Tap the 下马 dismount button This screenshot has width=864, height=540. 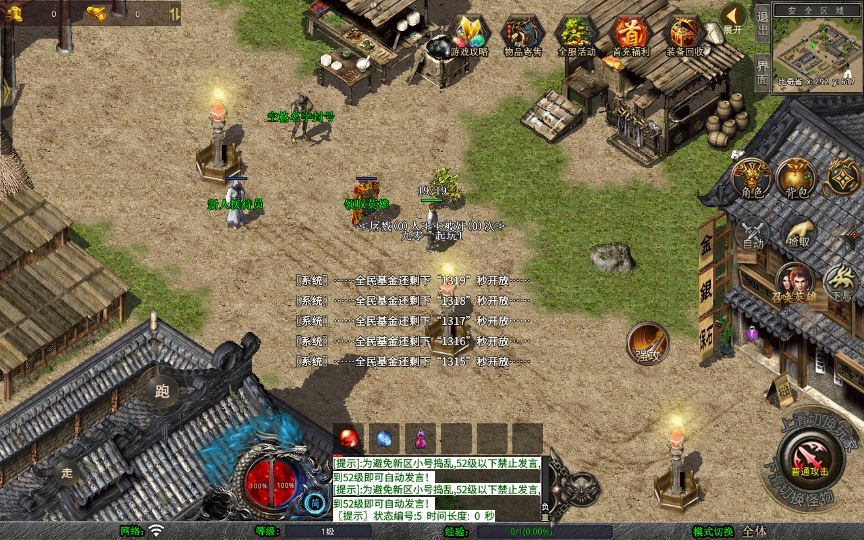coord(843,284)
